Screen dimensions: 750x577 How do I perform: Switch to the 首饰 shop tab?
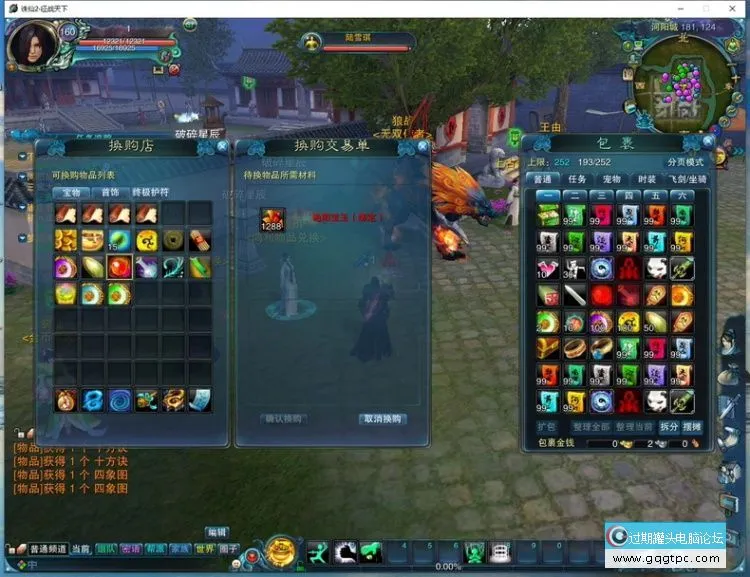(107, 192)
